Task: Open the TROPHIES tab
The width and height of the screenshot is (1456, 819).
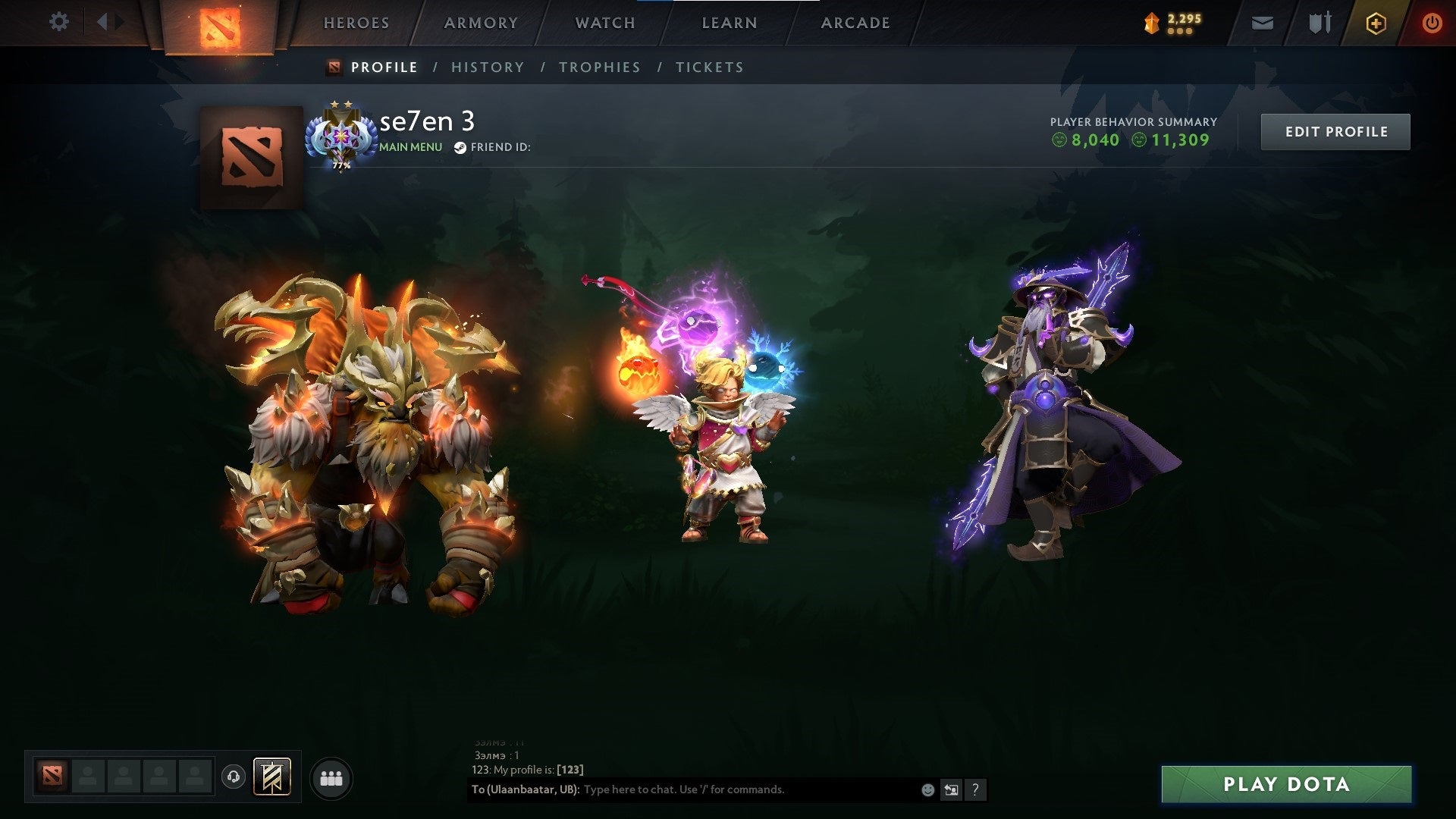Action: (599, 67)
